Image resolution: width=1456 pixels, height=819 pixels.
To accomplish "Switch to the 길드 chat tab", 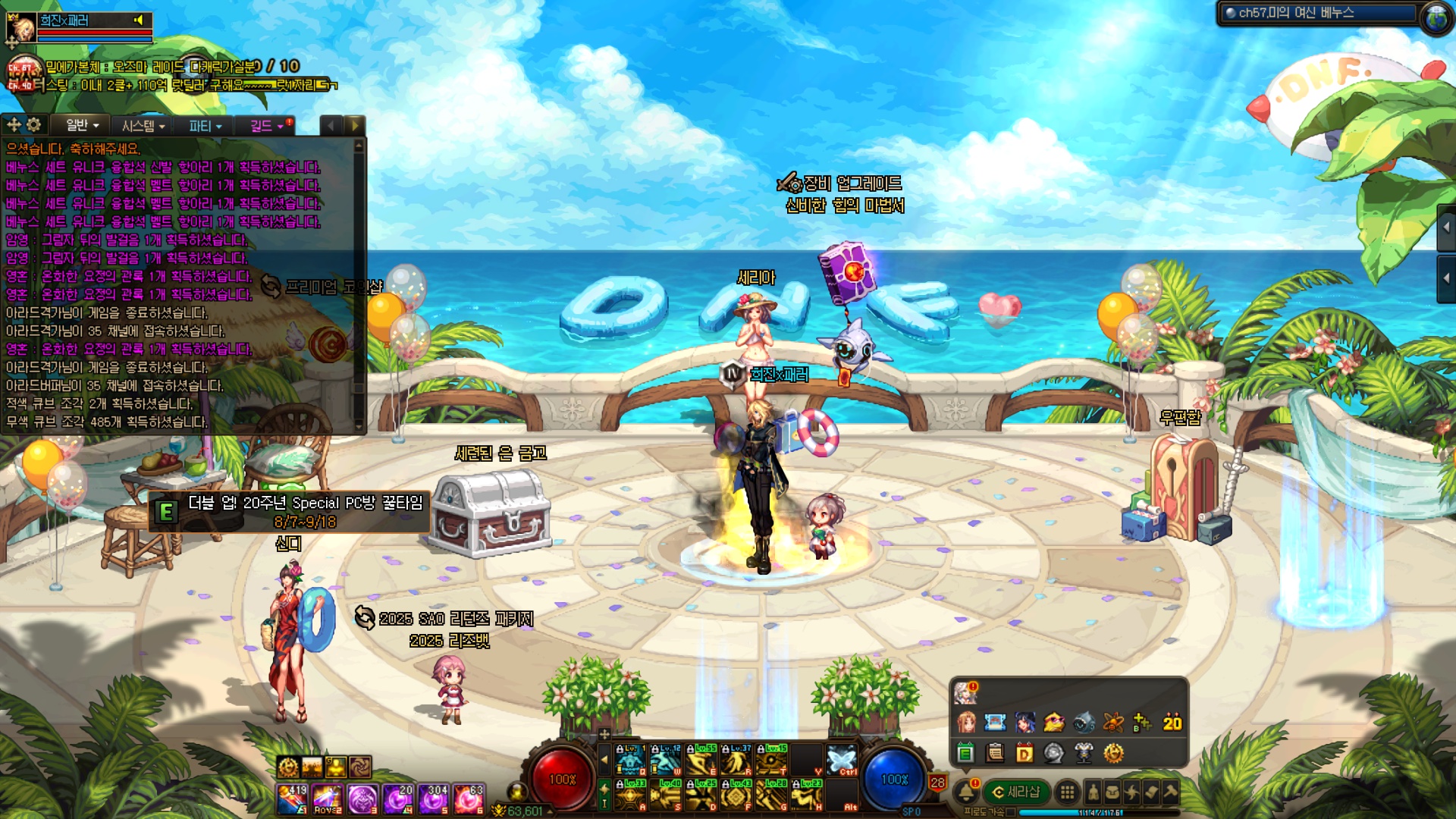I will click(x=265, y=126).
